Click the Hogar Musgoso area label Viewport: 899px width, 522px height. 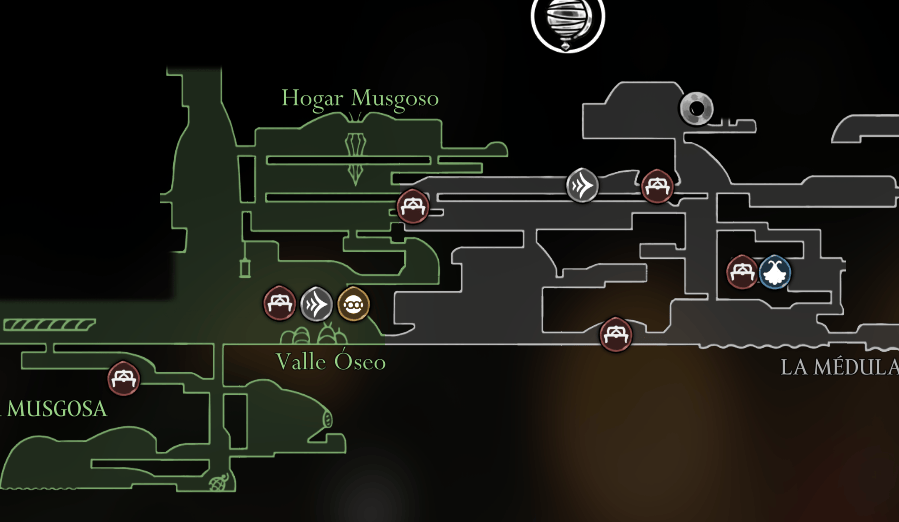point(360,99)
